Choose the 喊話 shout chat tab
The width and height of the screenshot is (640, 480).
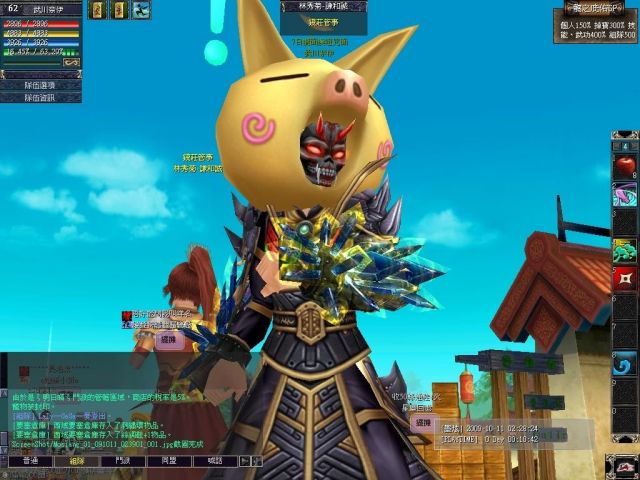(215, 461)
